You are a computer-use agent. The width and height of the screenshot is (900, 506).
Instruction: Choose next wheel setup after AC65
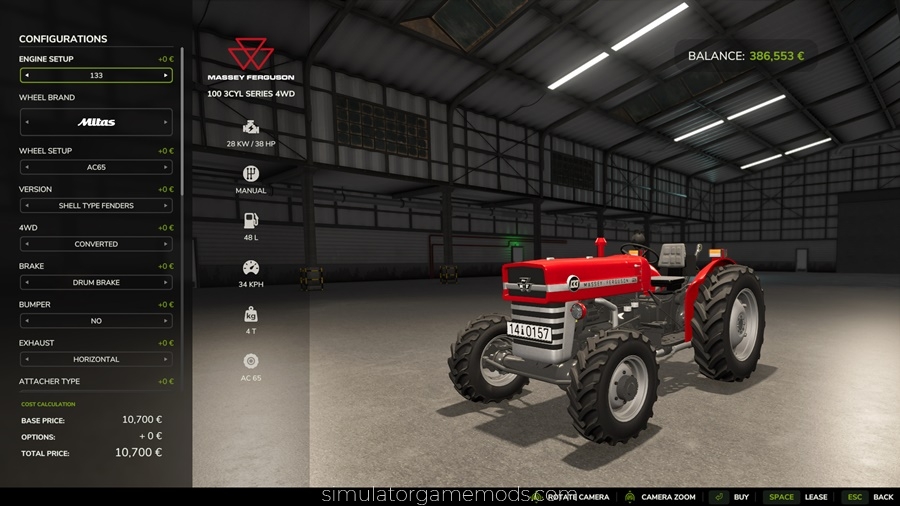166,167
